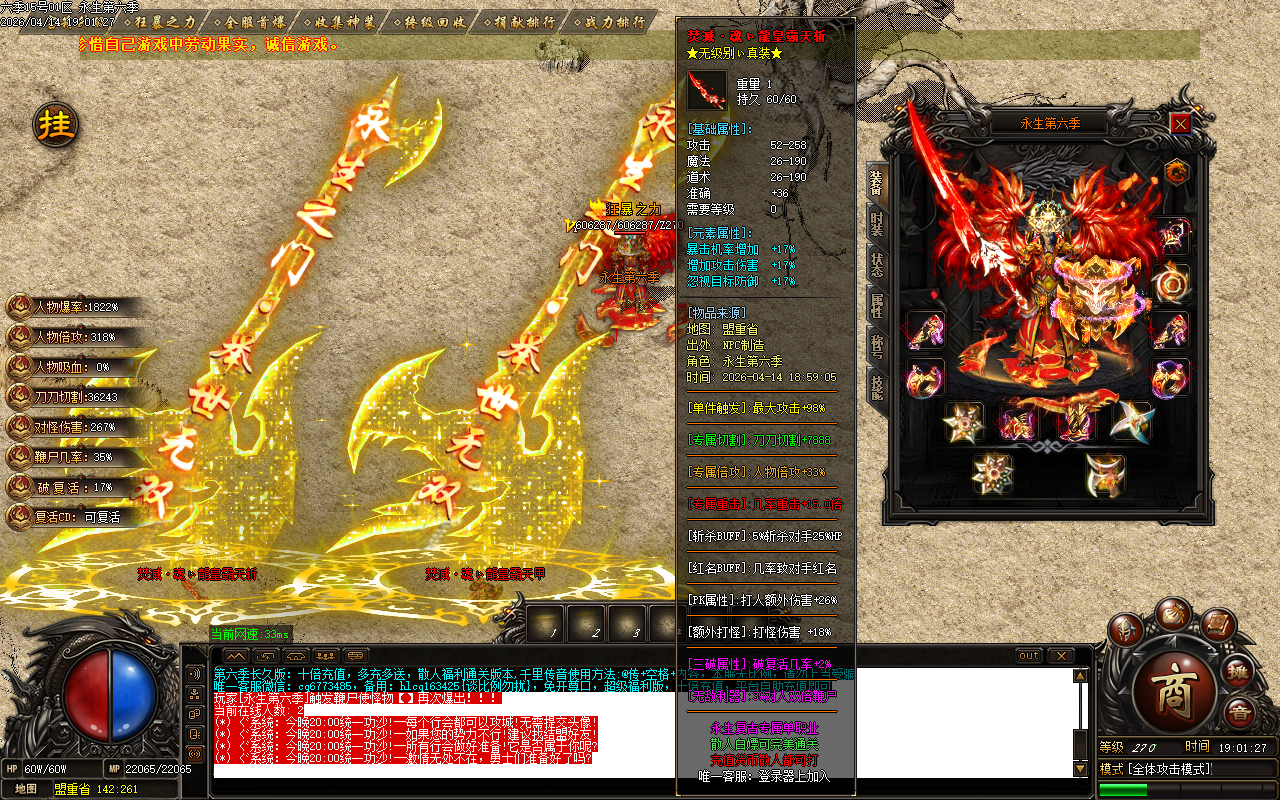Switch to the 称号 tab
This screenshot has width=1280, height=800.
[x=877, y=346]
